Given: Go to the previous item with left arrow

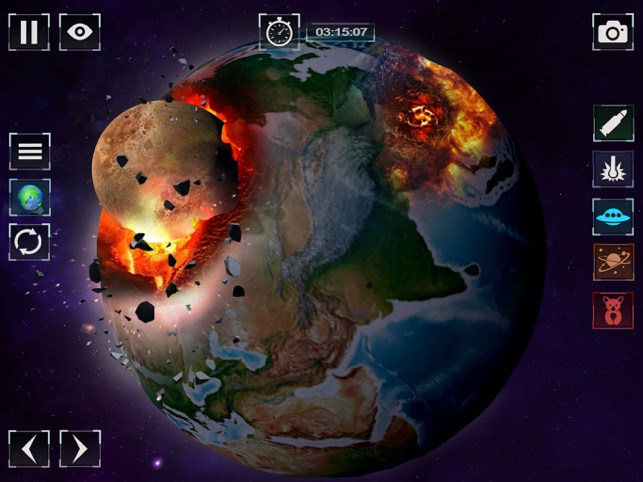Looking at the screenshot, I should point(29,448).
